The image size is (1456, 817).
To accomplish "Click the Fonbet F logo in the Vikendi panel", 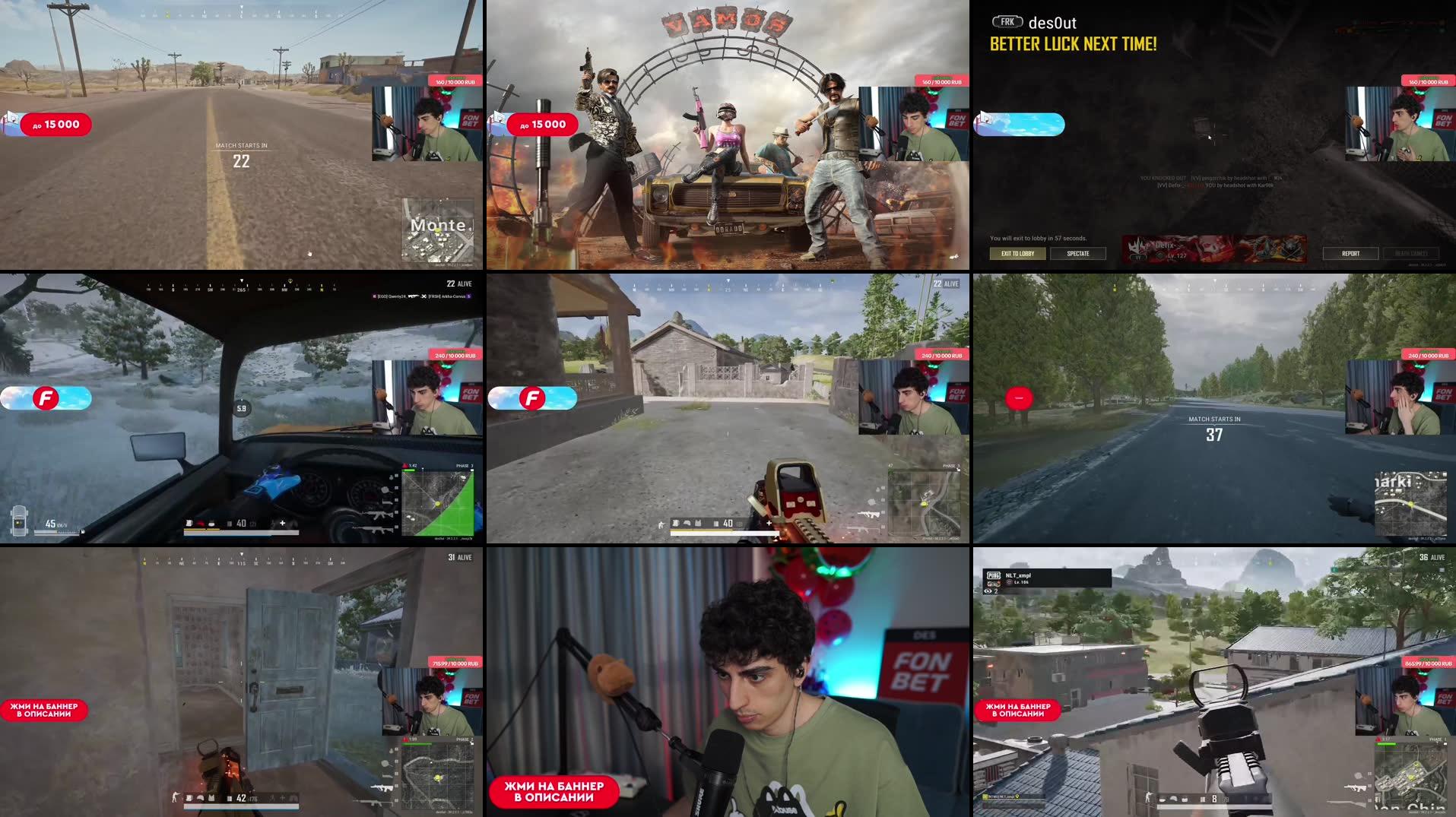I will tap(46, 397).
